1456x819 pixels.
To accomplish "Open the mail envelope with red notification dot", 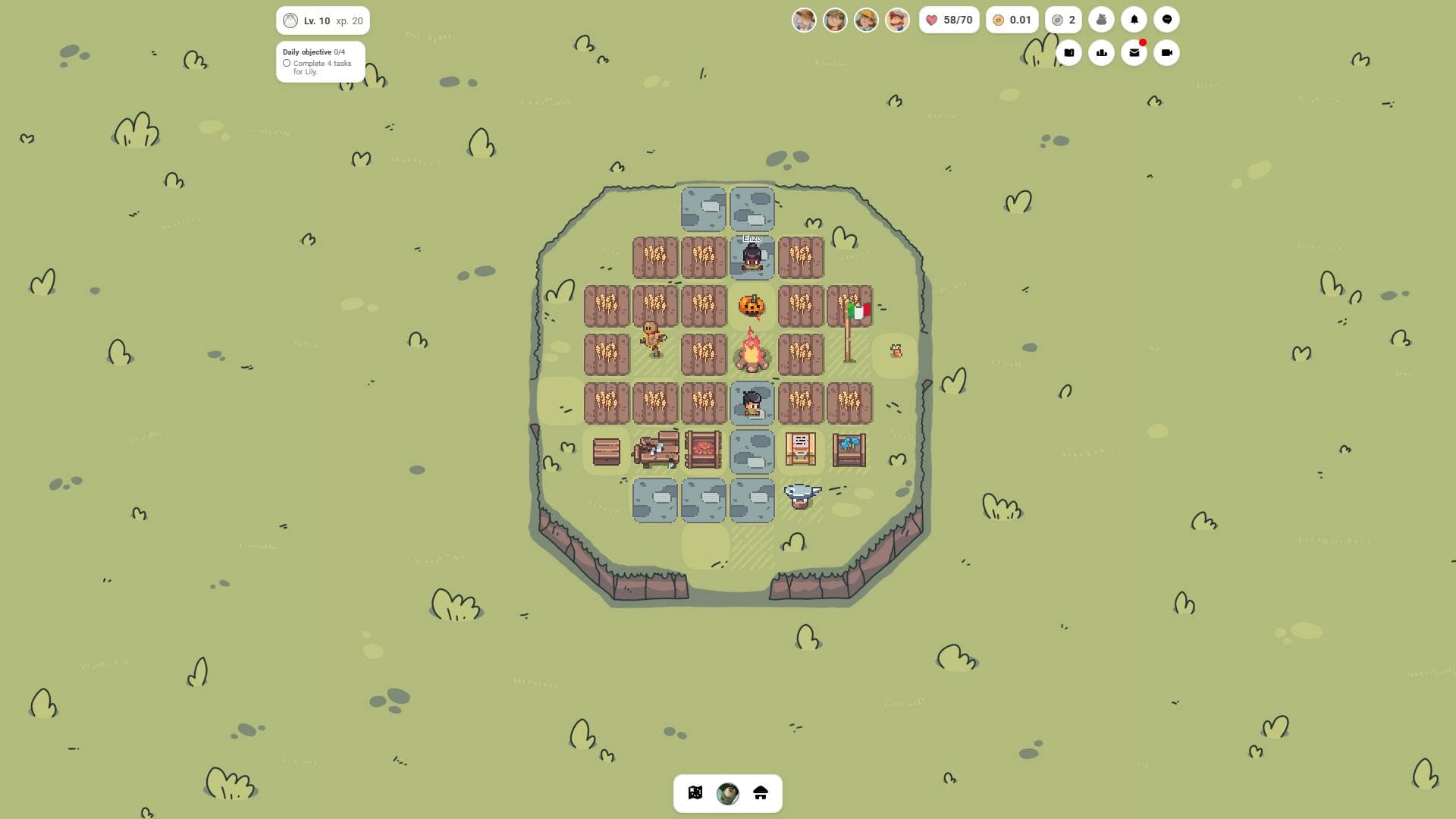I will tap(1134, 52).
